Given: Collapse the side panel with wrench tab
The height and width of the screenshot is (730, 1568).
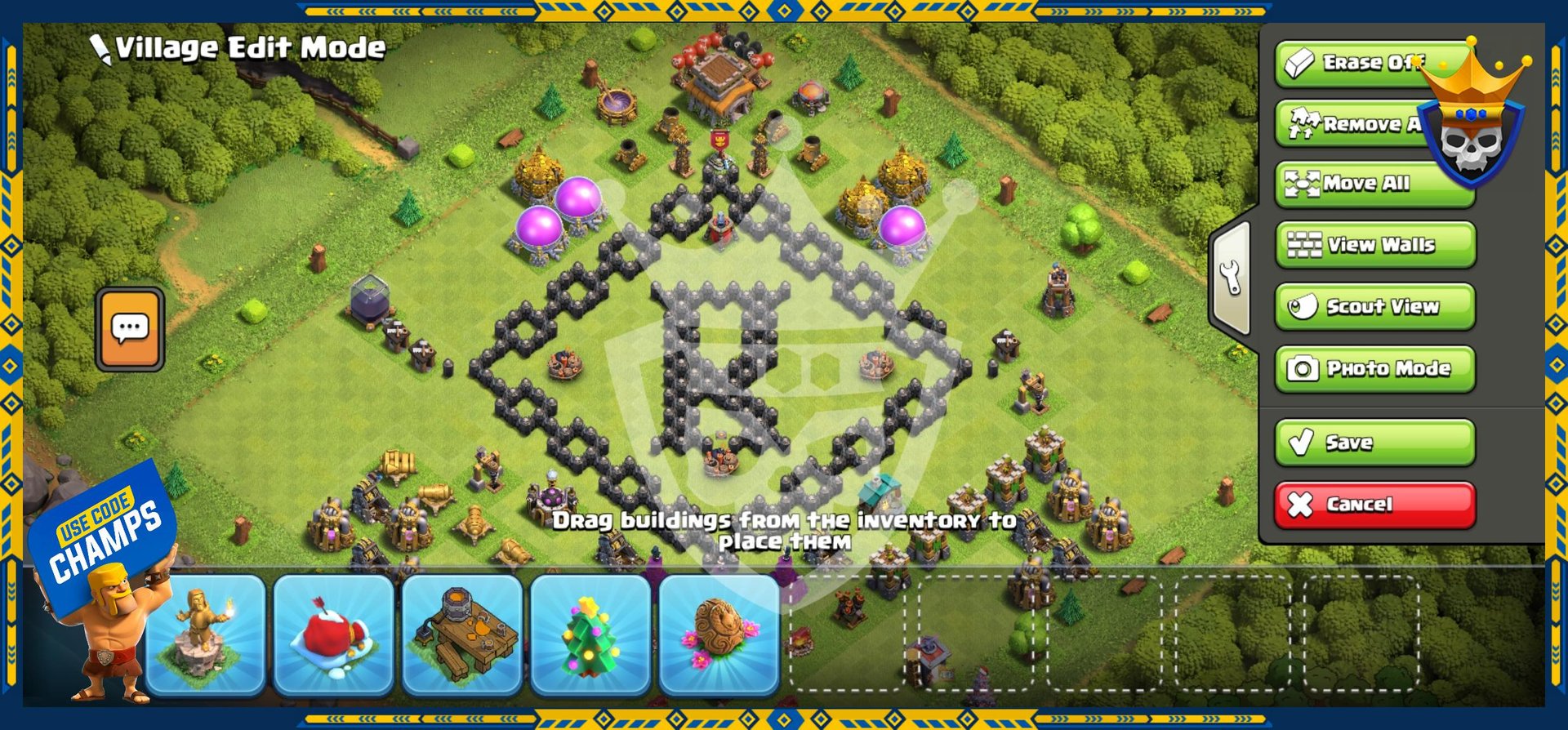Looking at the screenshot, I should pyautogui.click(x=1231, y=278).
